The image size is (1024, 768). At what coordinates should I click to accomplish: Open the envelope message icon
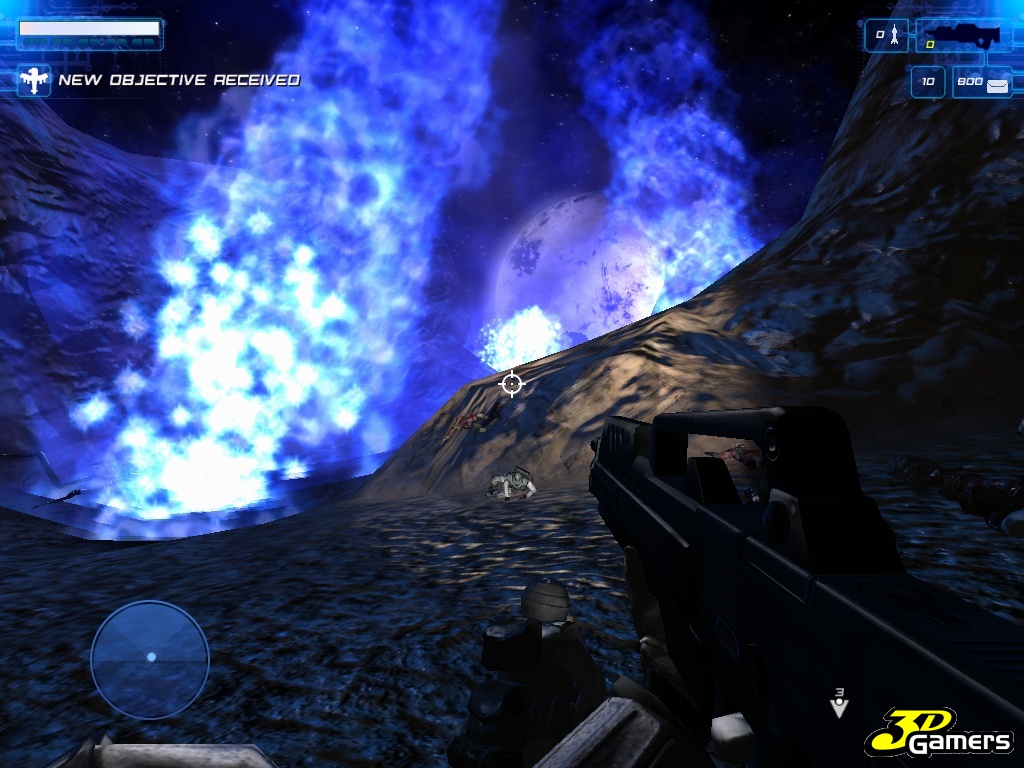(997, 86)
